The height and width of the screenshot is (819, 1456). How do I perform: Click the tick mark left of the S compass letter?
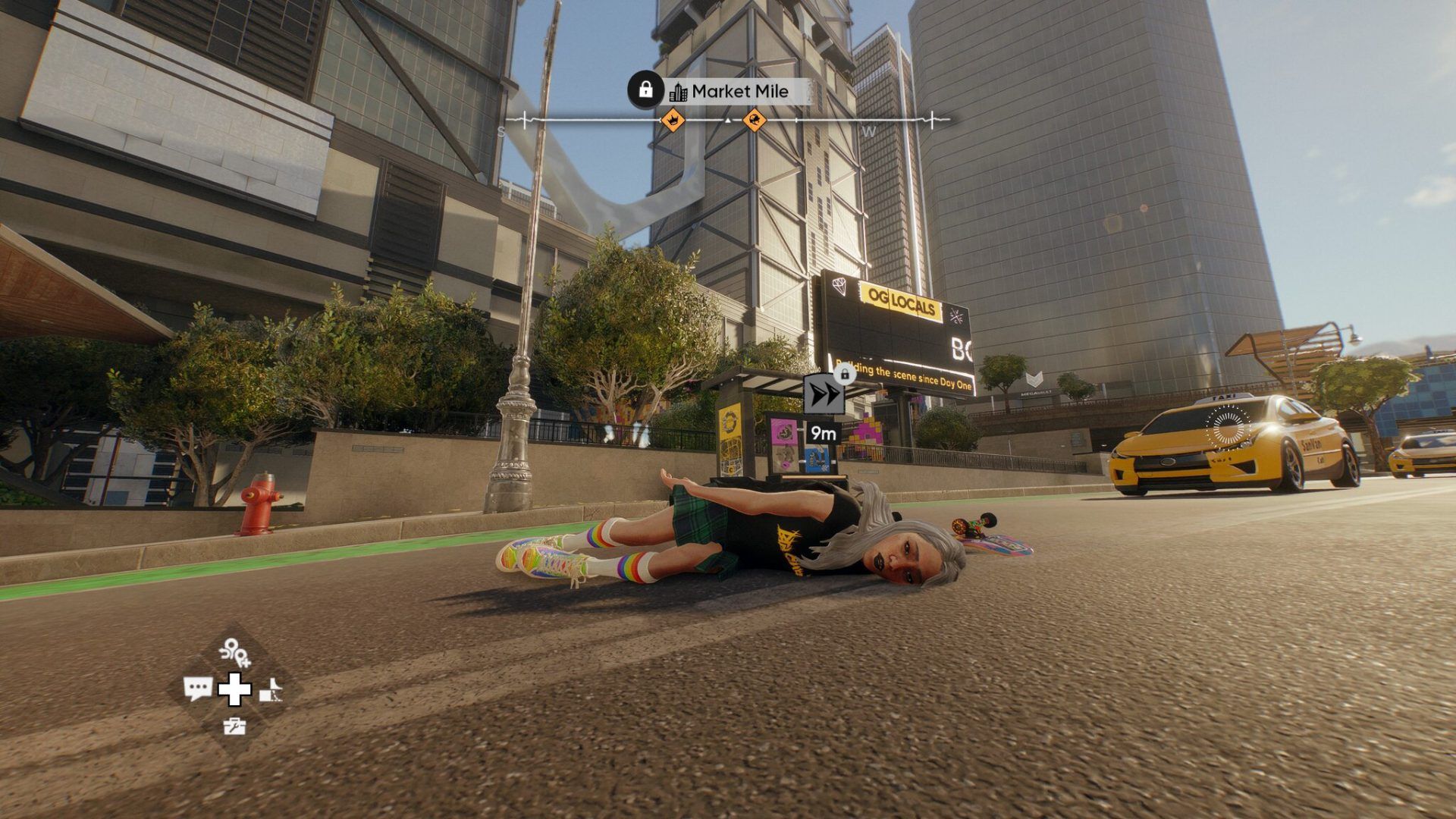(524, 120)
